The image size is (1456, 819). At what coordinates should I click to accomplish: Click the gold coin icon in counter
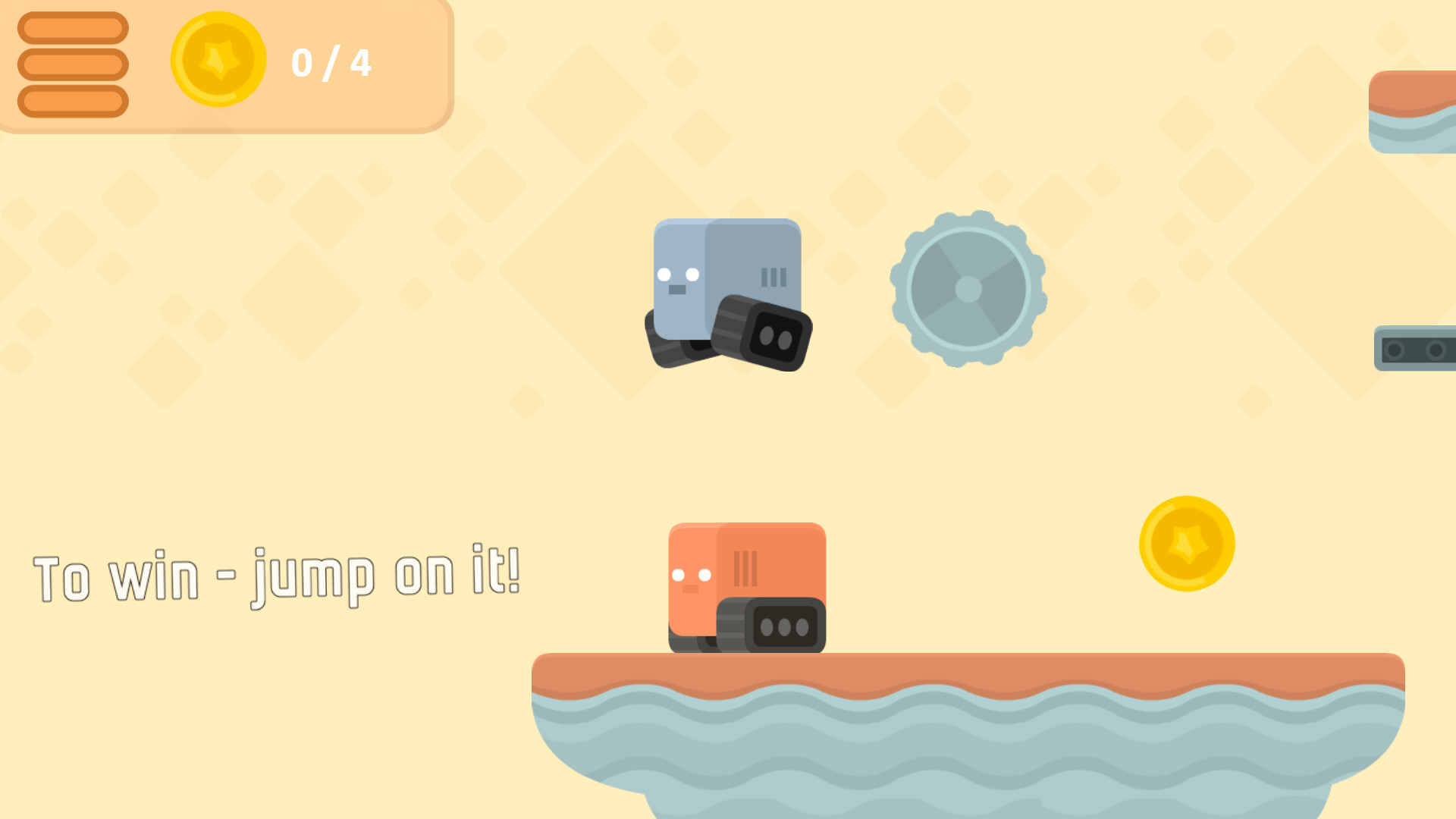218,63
